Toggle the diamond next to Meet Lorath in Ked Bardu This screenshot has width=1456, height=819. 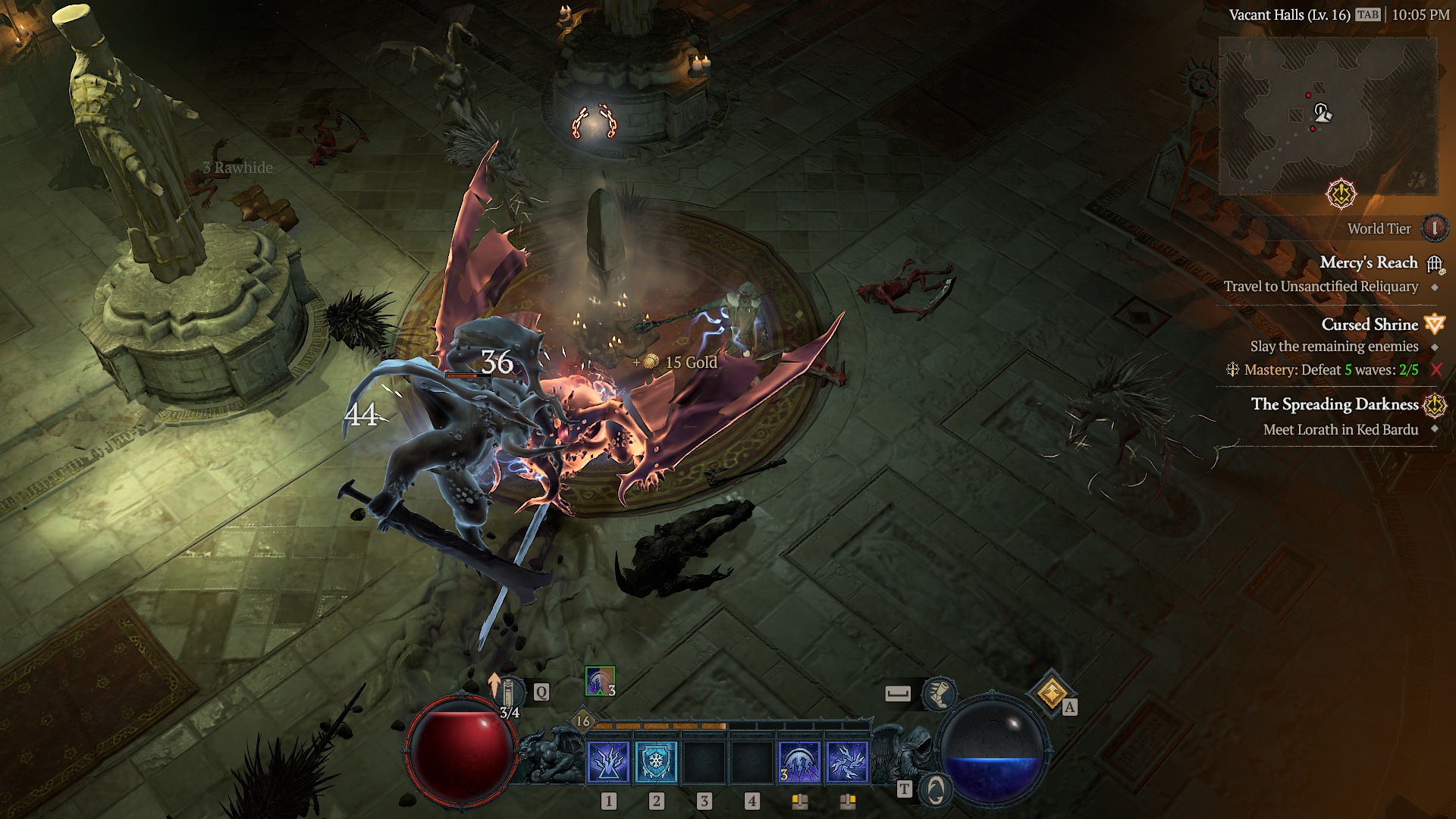pyautogui.click(x=1436, y=428)
